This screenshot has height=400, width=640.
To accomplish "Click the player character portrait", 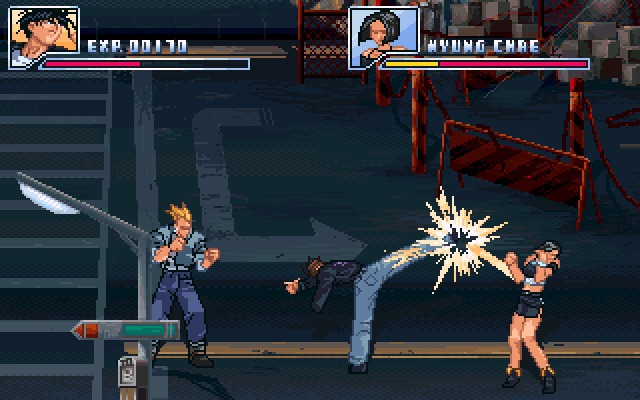I will point(45,37).
